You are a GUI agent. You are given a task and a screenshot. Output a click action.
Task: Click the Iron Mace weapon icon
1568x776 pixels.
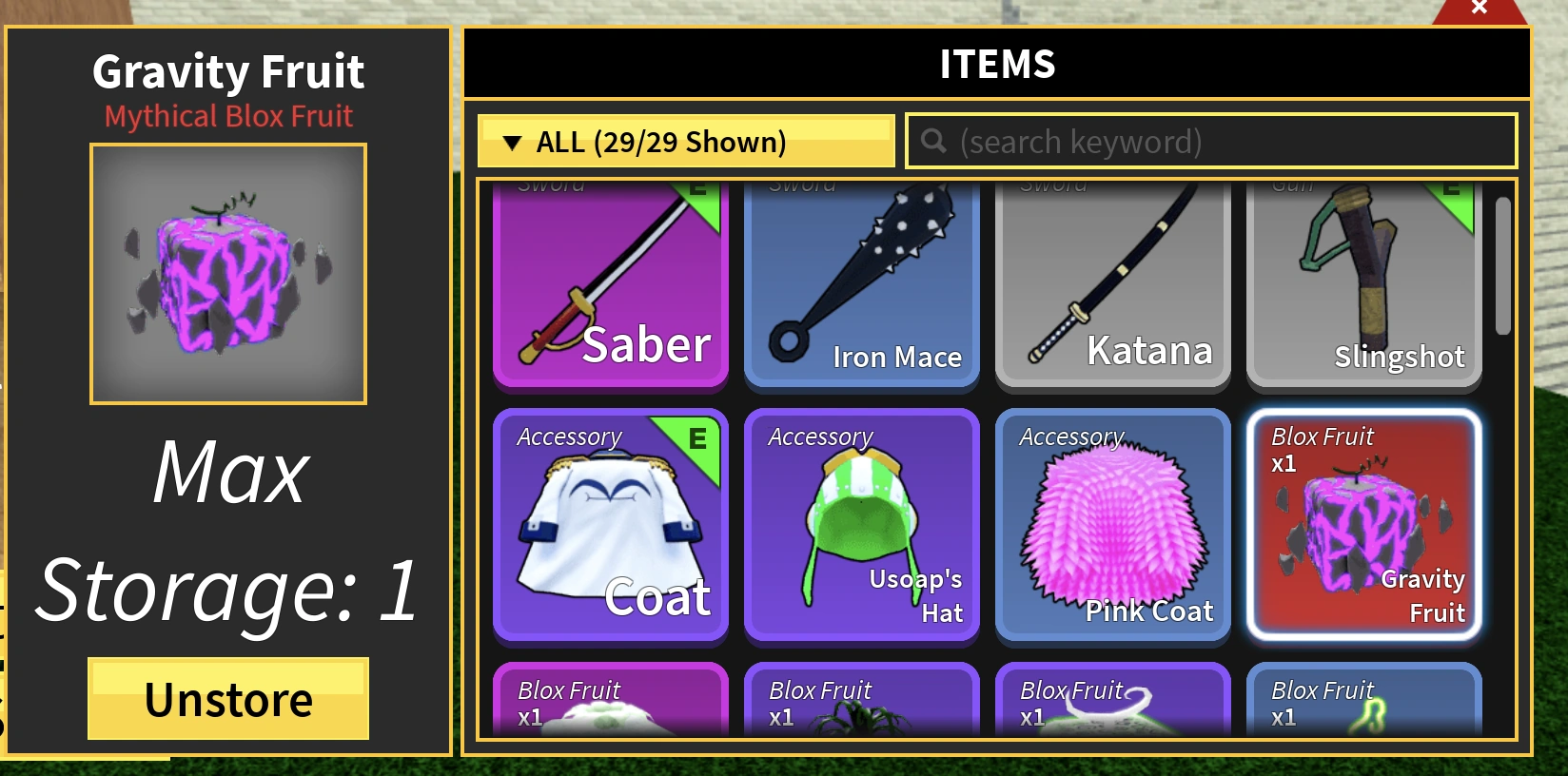click(x=861, y=285)
